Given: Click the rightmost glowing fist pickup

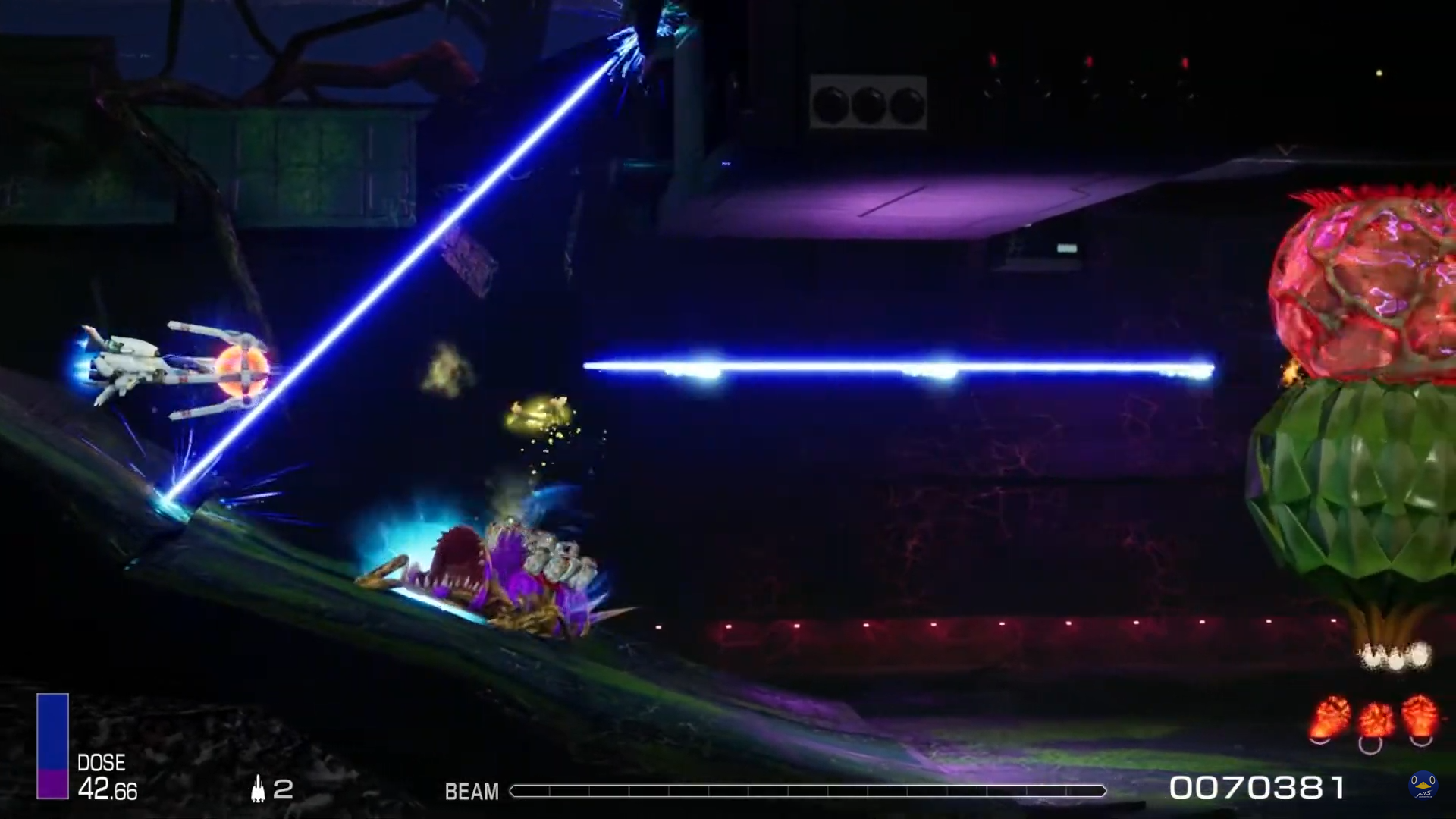Looking at the screenshot, I should click(1420, 714).
